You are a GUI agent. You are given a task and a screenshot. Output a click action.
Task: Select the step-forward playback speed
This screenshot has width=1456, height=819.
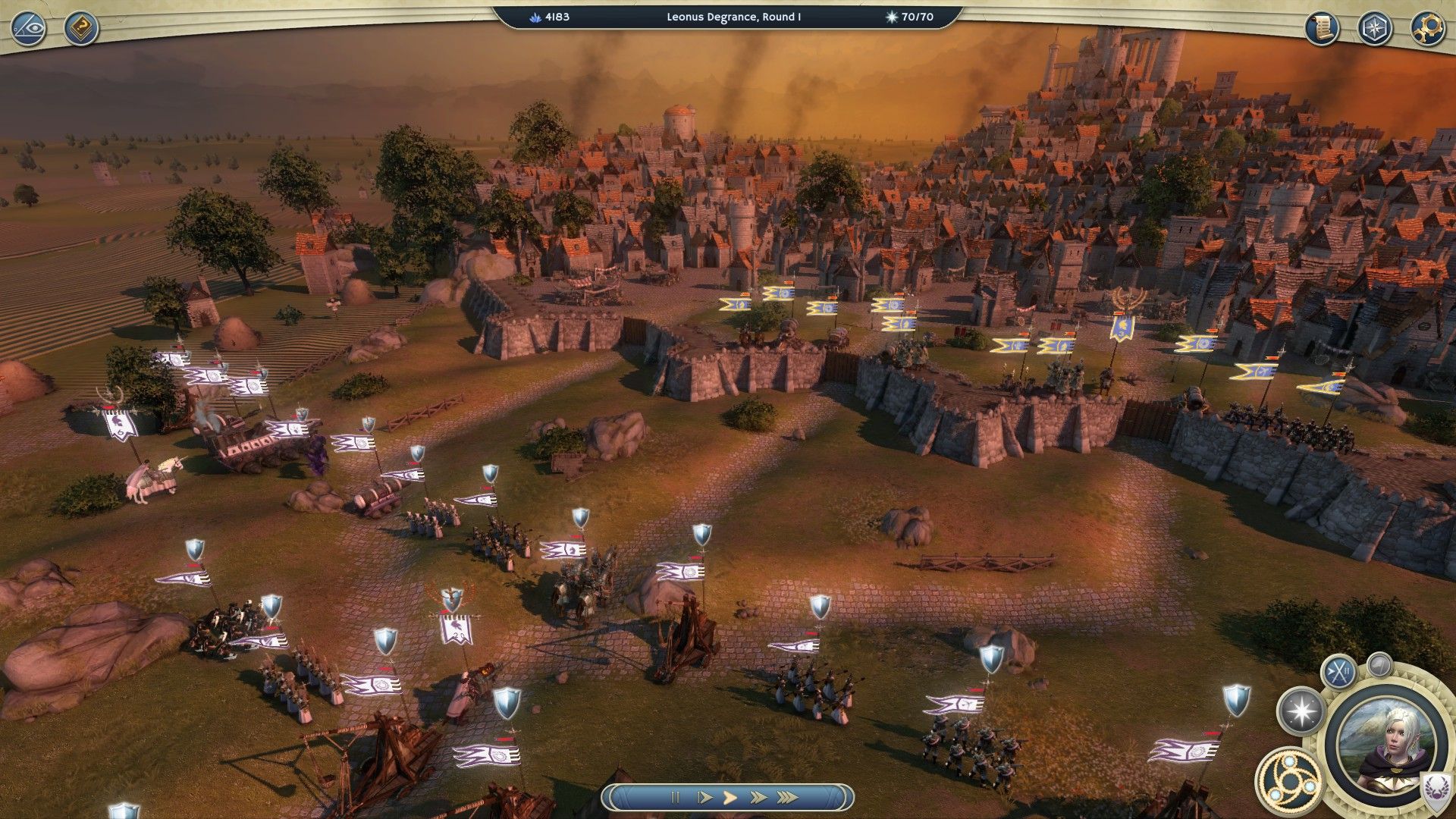[704, 797]
